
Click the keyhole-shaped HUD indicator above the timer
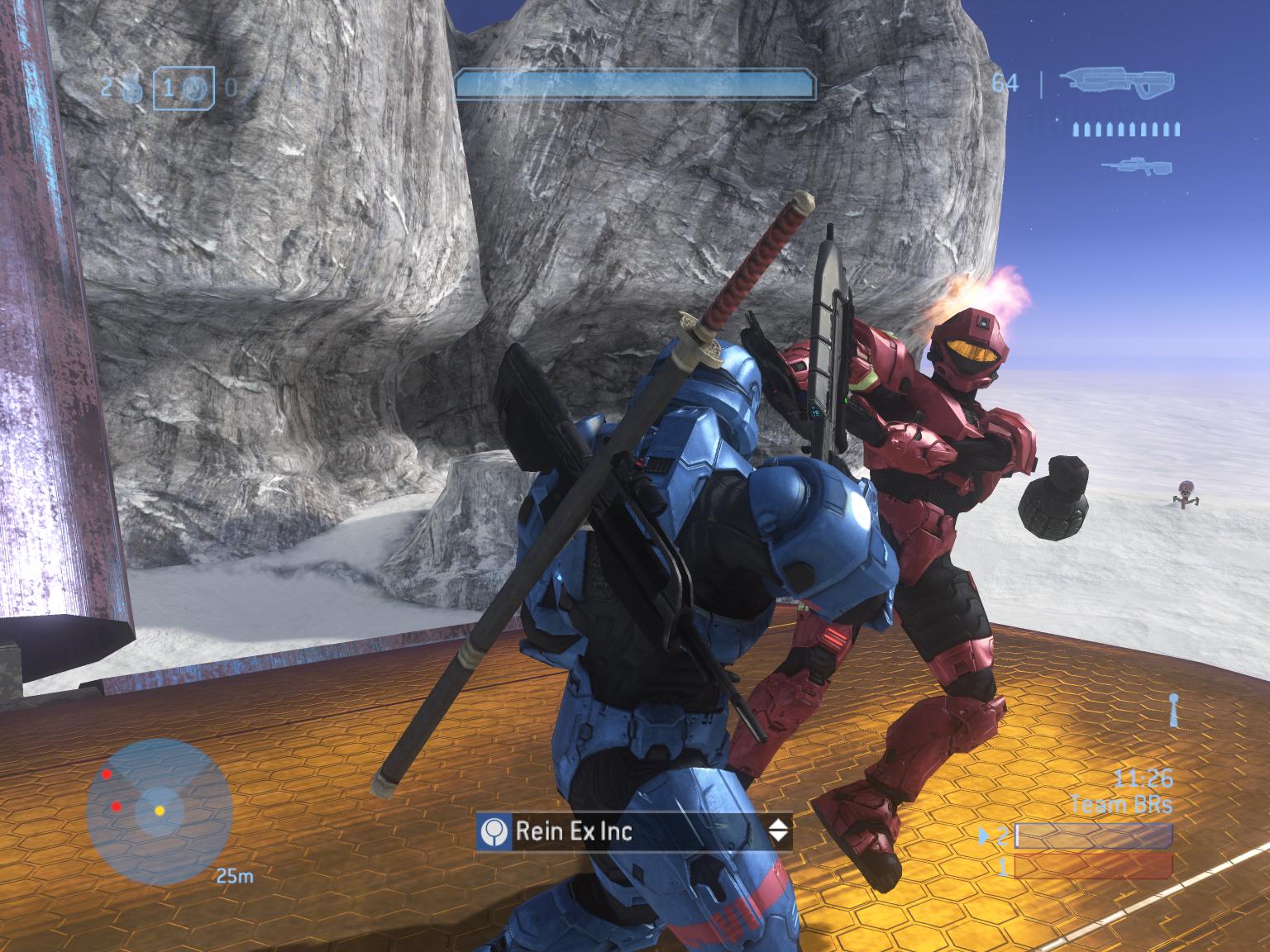1172,710
